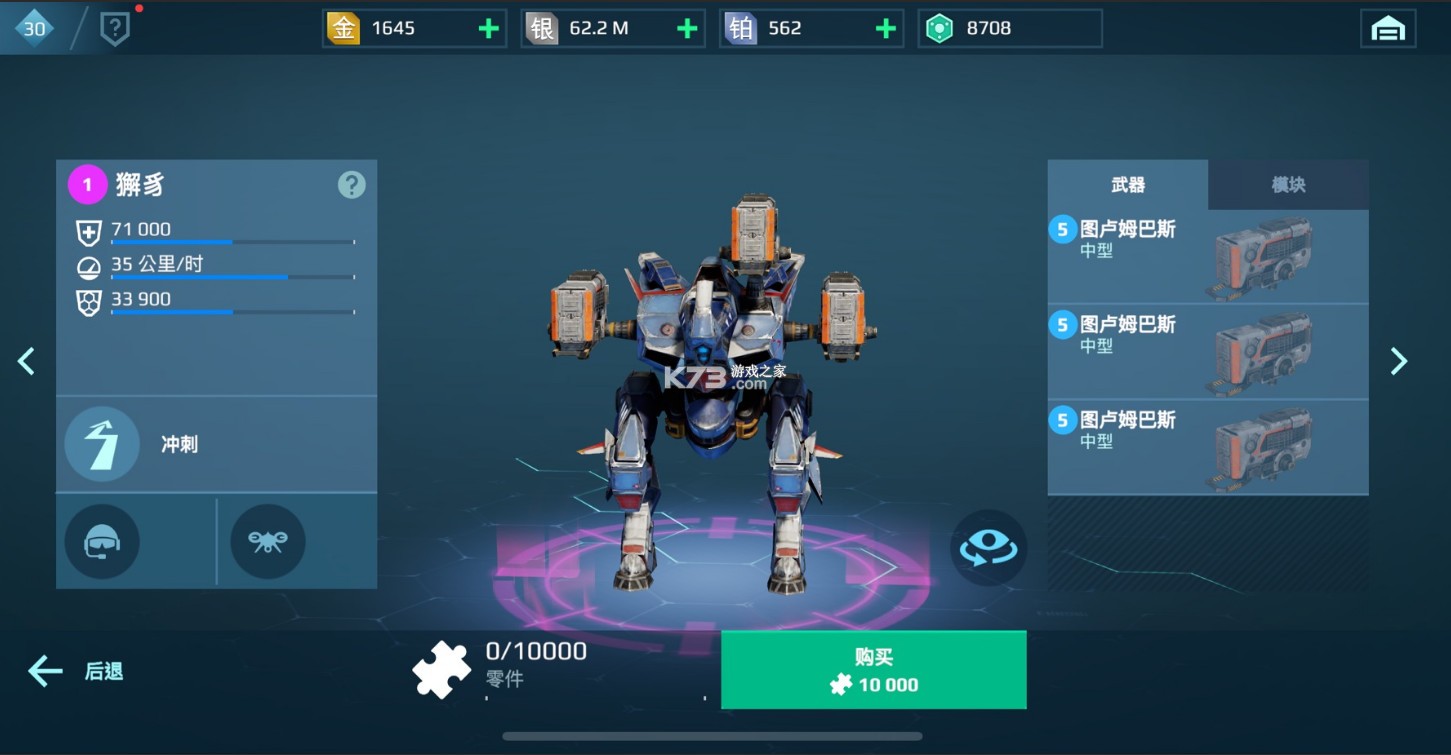Open the pilot helmet slot
1451x755 pixels.
click(x=102, y=541)
